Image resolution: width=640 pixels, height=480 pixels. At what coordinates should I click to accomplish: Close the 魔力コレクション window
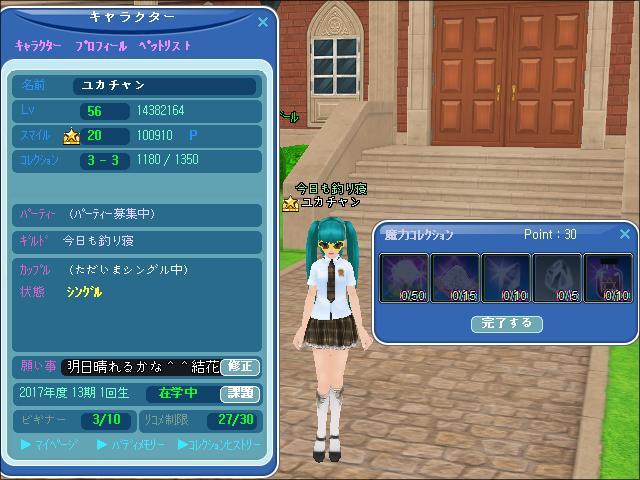tap(625, 235)
